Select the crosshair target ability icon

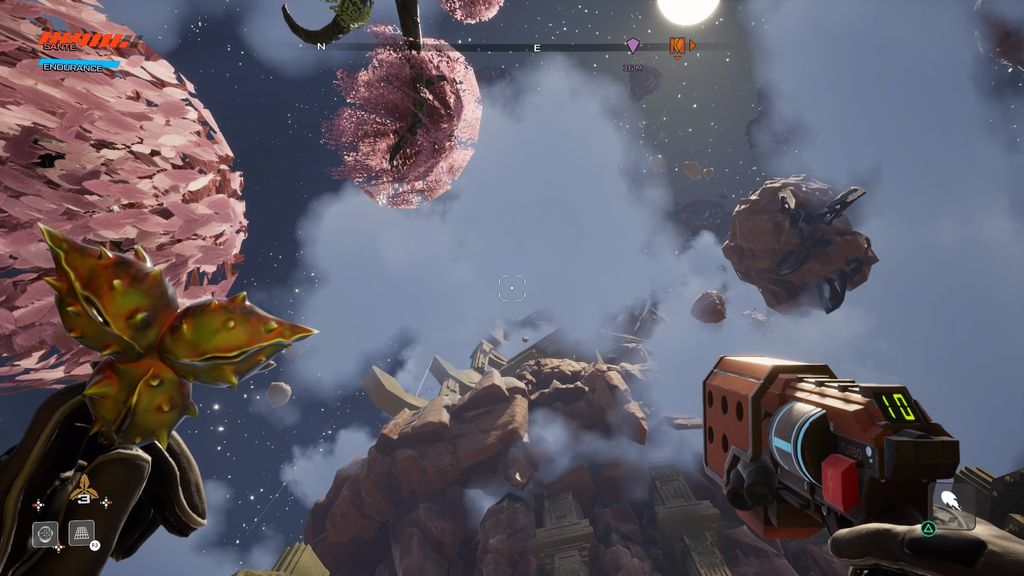[44, 533]
